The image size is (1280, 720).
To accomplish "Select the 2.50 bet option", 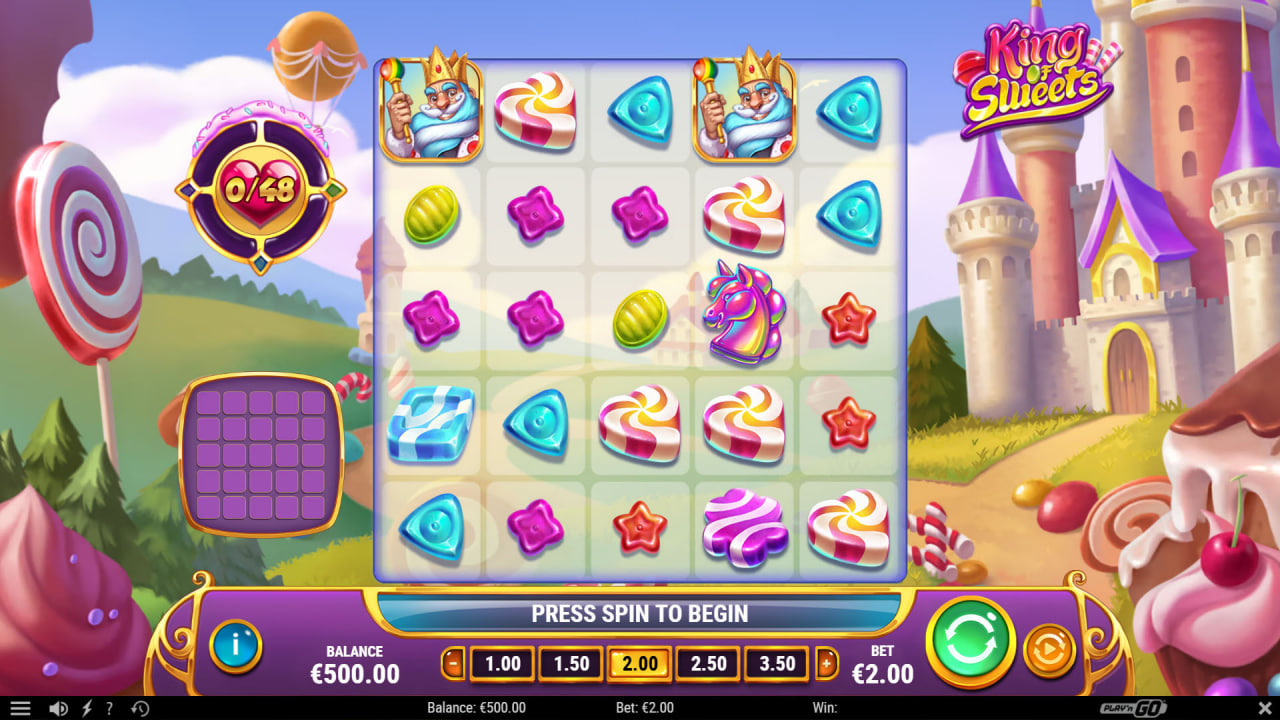I will pyautogui.click(x=708, y=663).
